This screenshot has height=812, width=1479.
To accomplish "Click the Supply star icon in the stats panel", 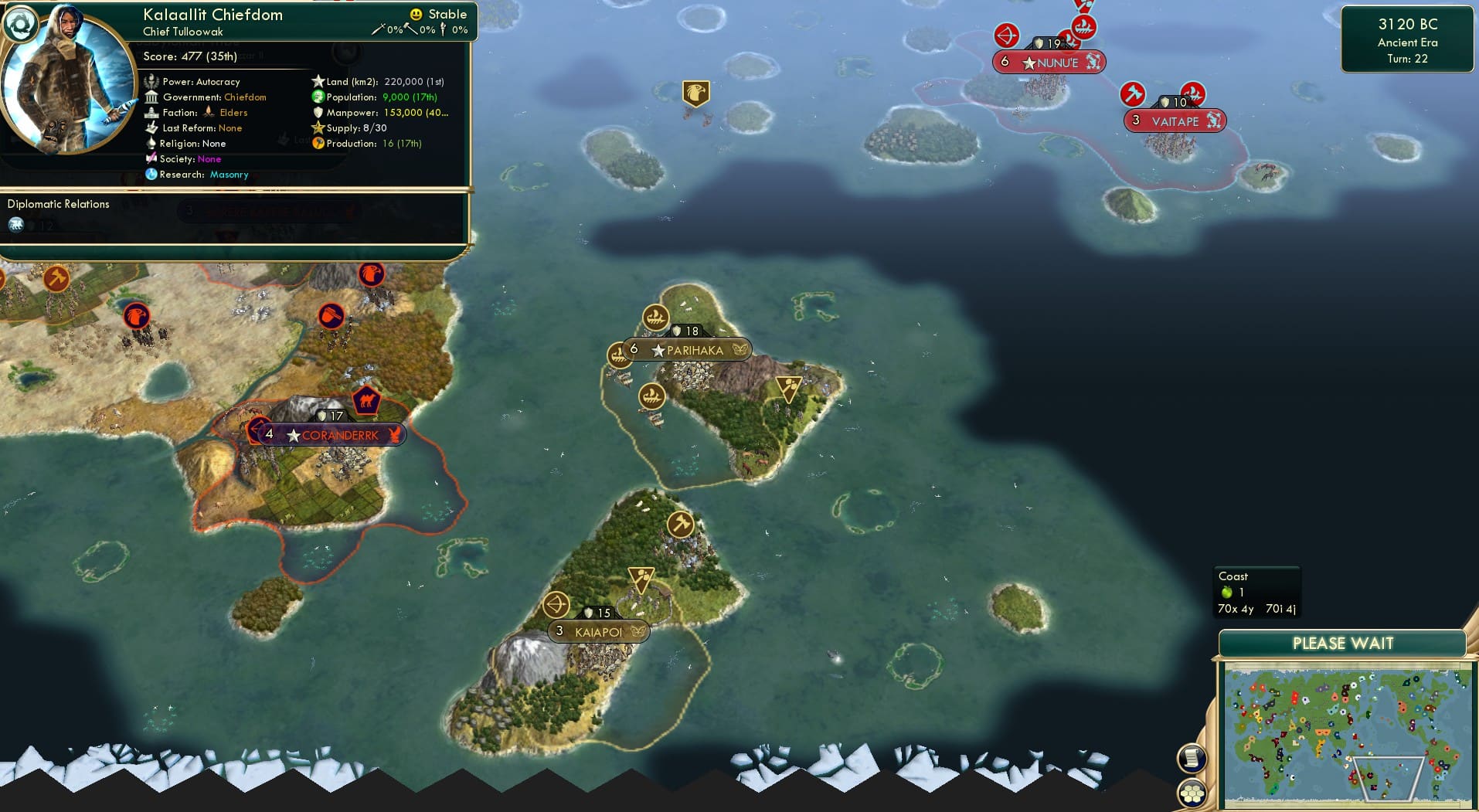I will [x=316, y=127].
